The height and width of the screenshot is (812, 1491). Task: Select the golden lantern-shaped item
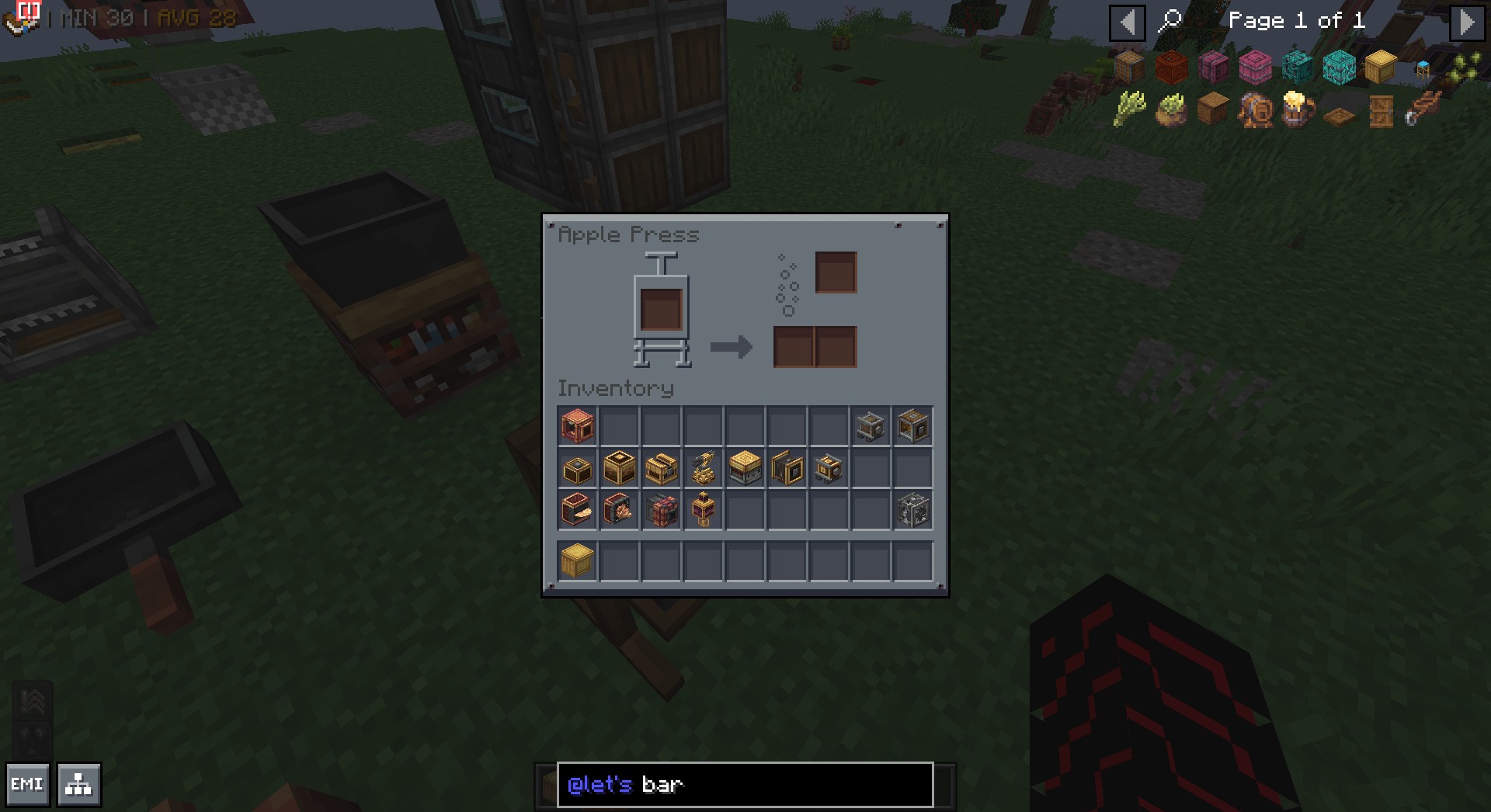pos(703,510)
